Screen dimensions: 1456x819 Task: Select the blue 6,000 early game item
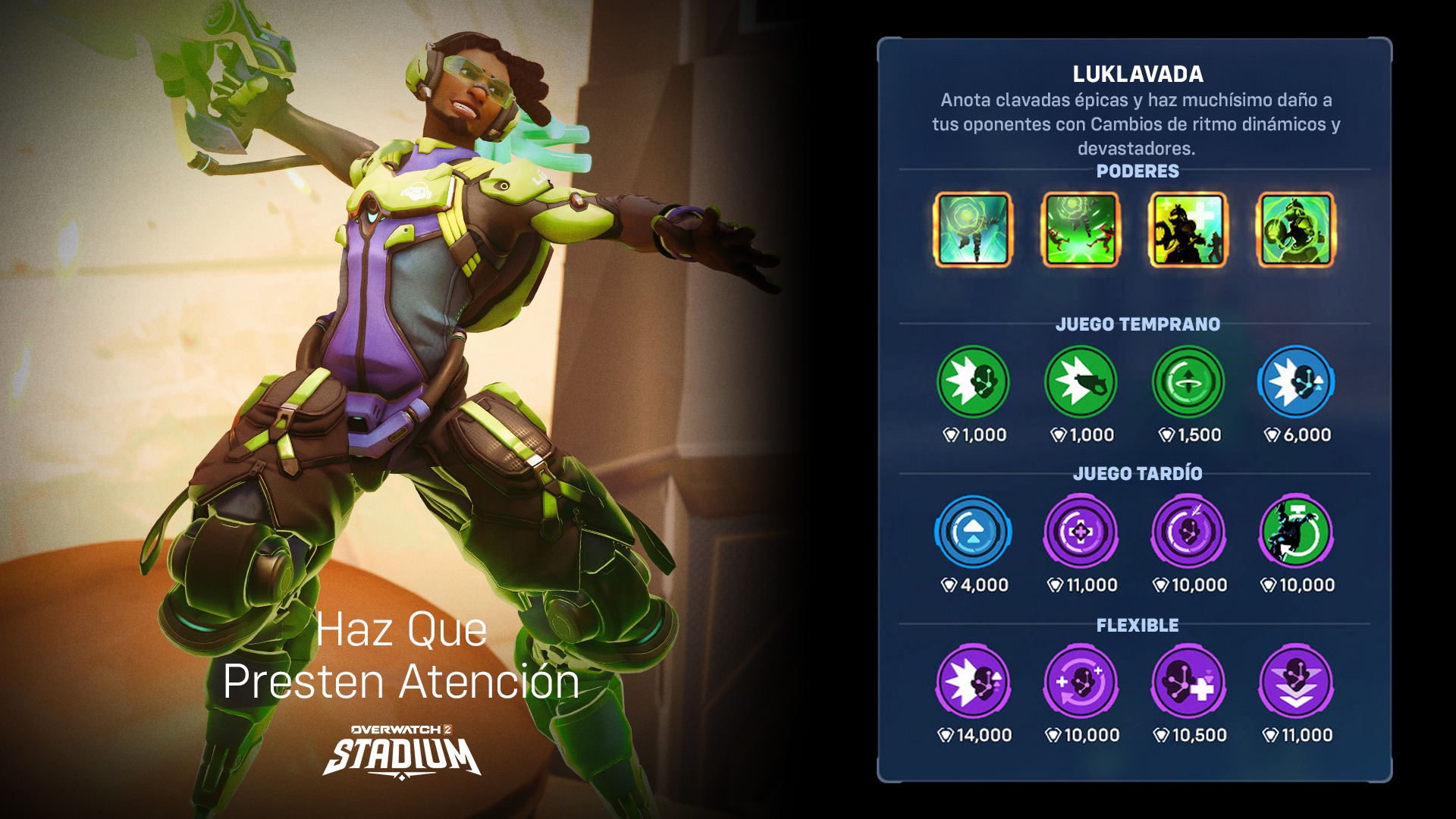point(1296,381)
